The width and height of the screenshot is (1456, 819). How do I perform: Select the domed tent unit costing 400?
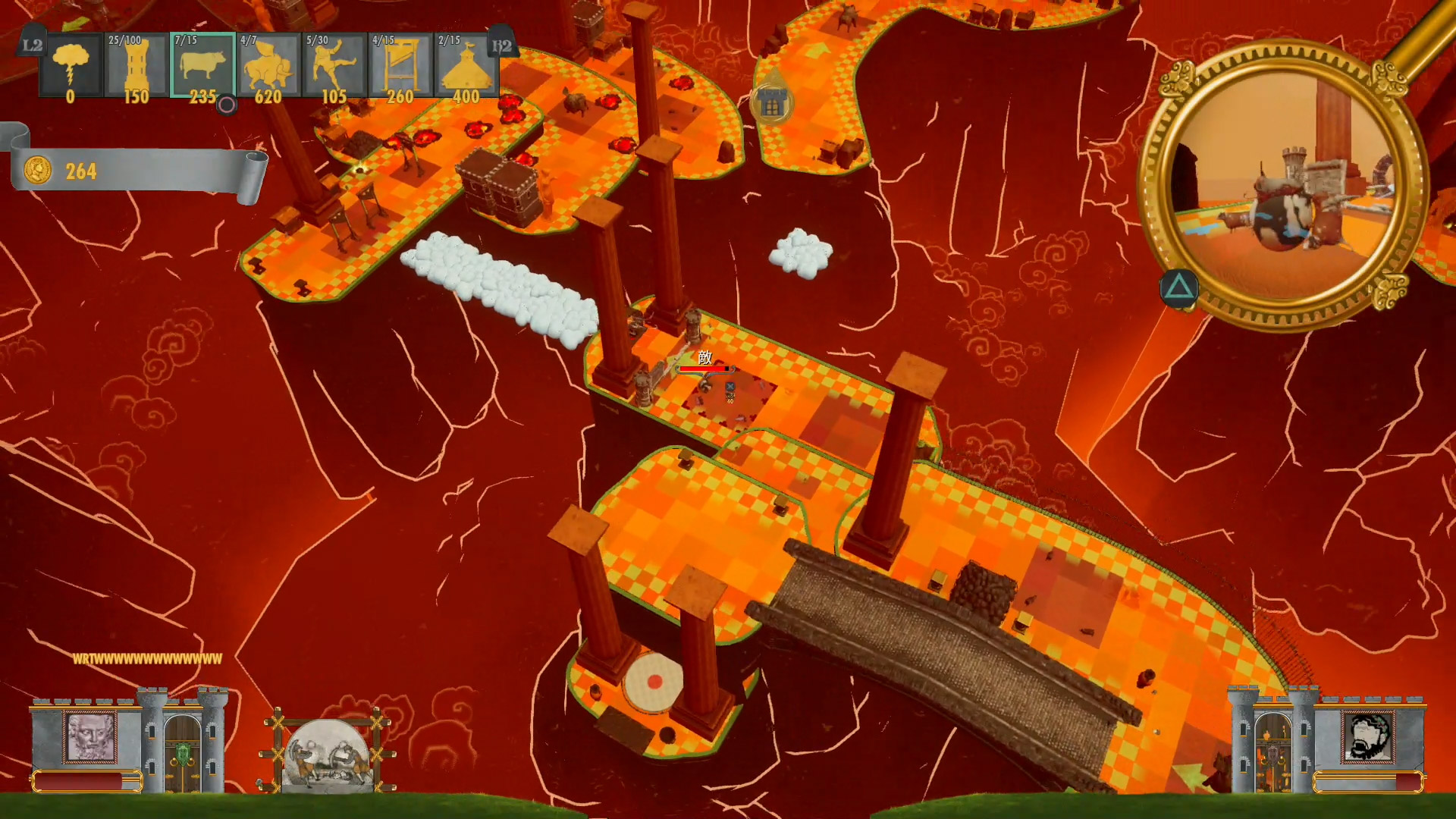point(466,67)
